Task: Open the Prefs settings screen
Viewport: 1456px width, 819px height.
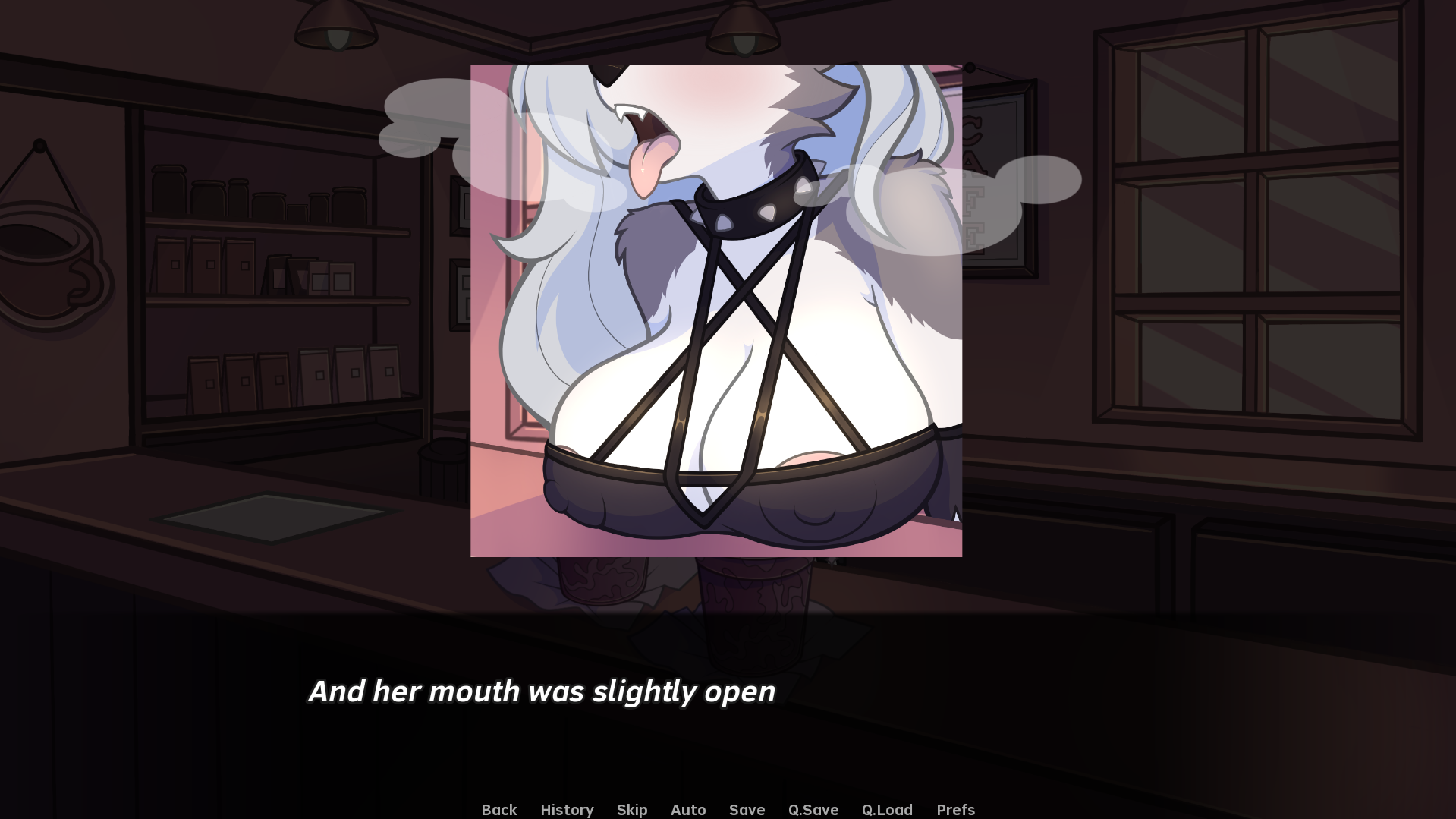Action: (x=955, y=810)
